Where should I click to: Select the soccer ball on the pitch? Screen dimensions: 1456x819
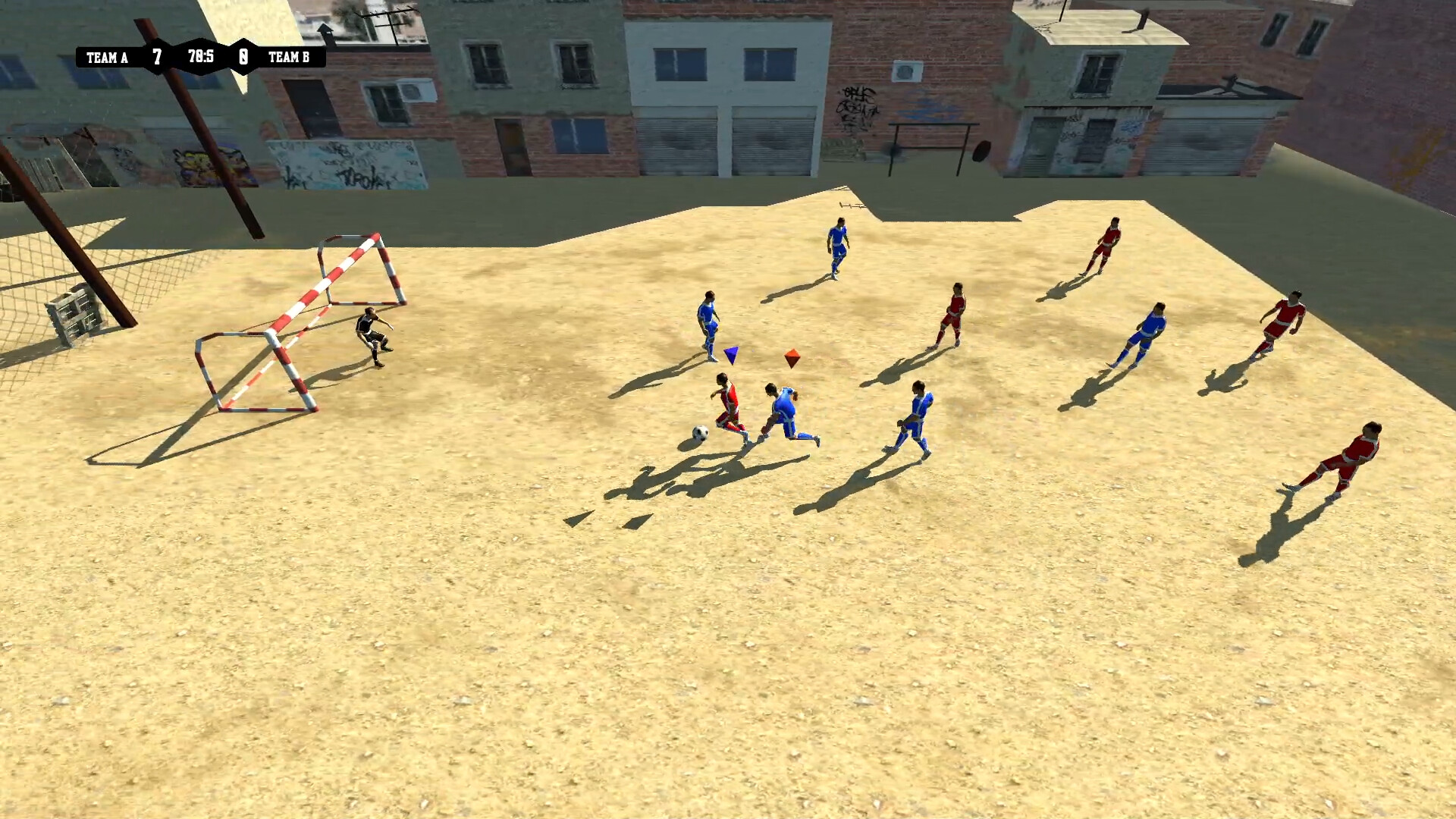click(x=698, y=432)
